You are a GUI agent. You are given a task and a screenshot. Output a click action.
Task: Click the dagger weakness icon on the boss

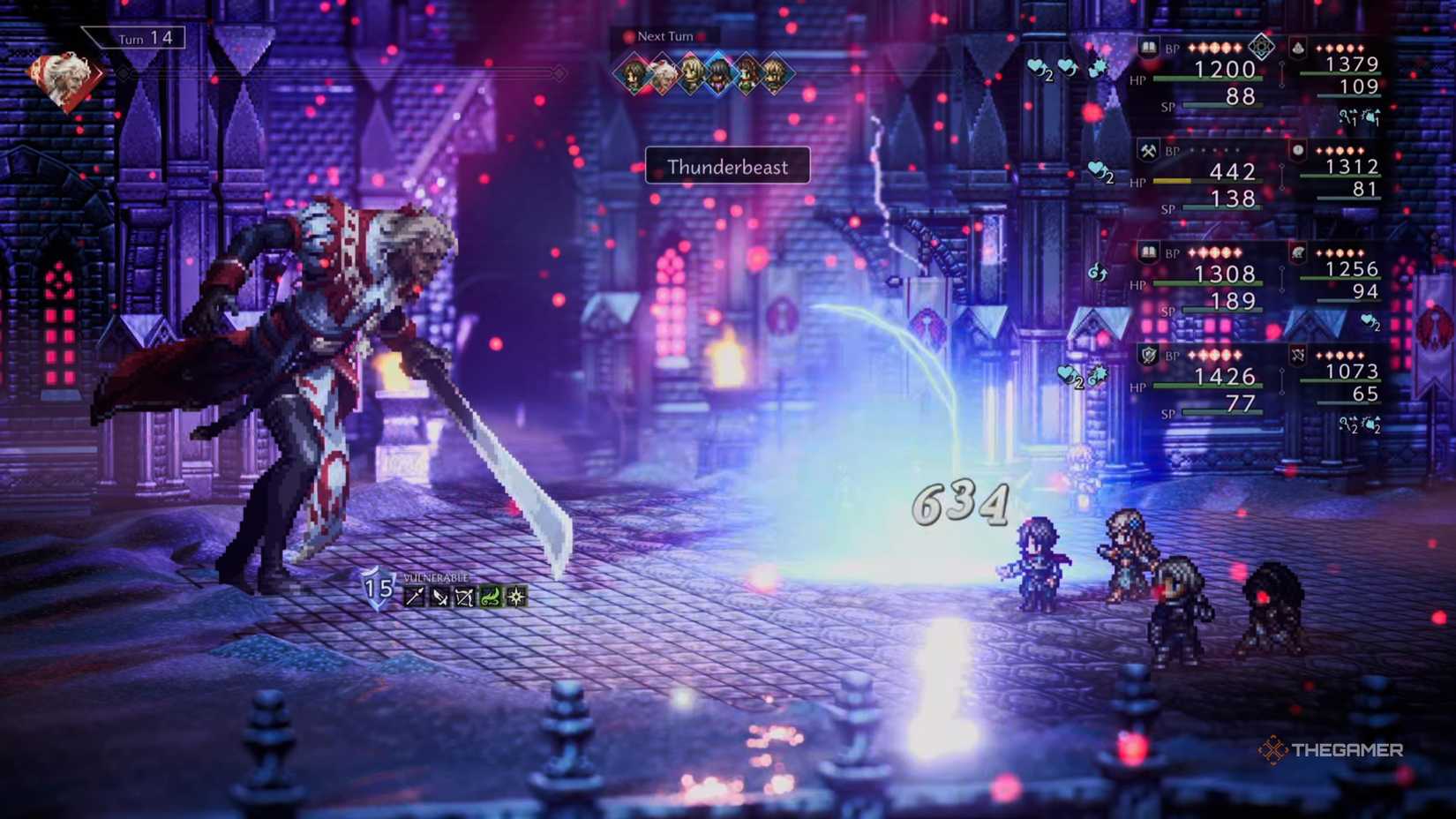[x=440, y=594]
